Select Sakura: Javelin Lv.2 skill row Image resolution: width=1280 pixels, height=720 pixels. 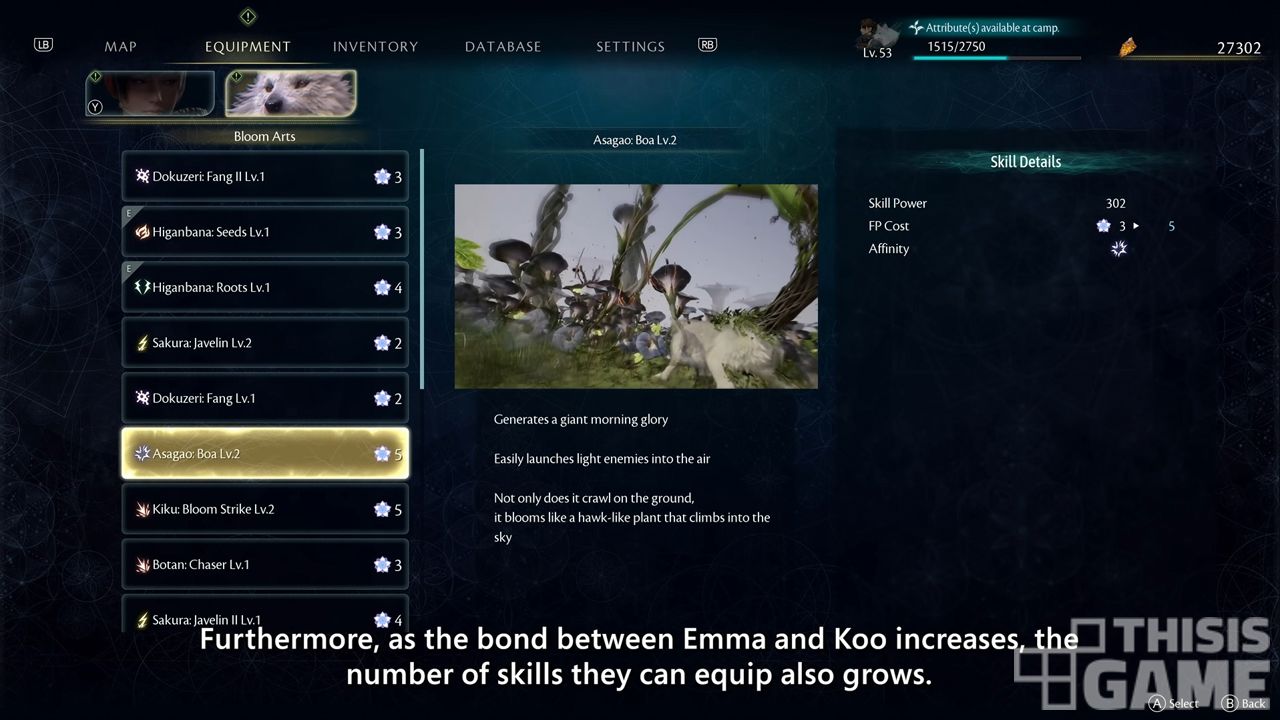tap(265, 343)
